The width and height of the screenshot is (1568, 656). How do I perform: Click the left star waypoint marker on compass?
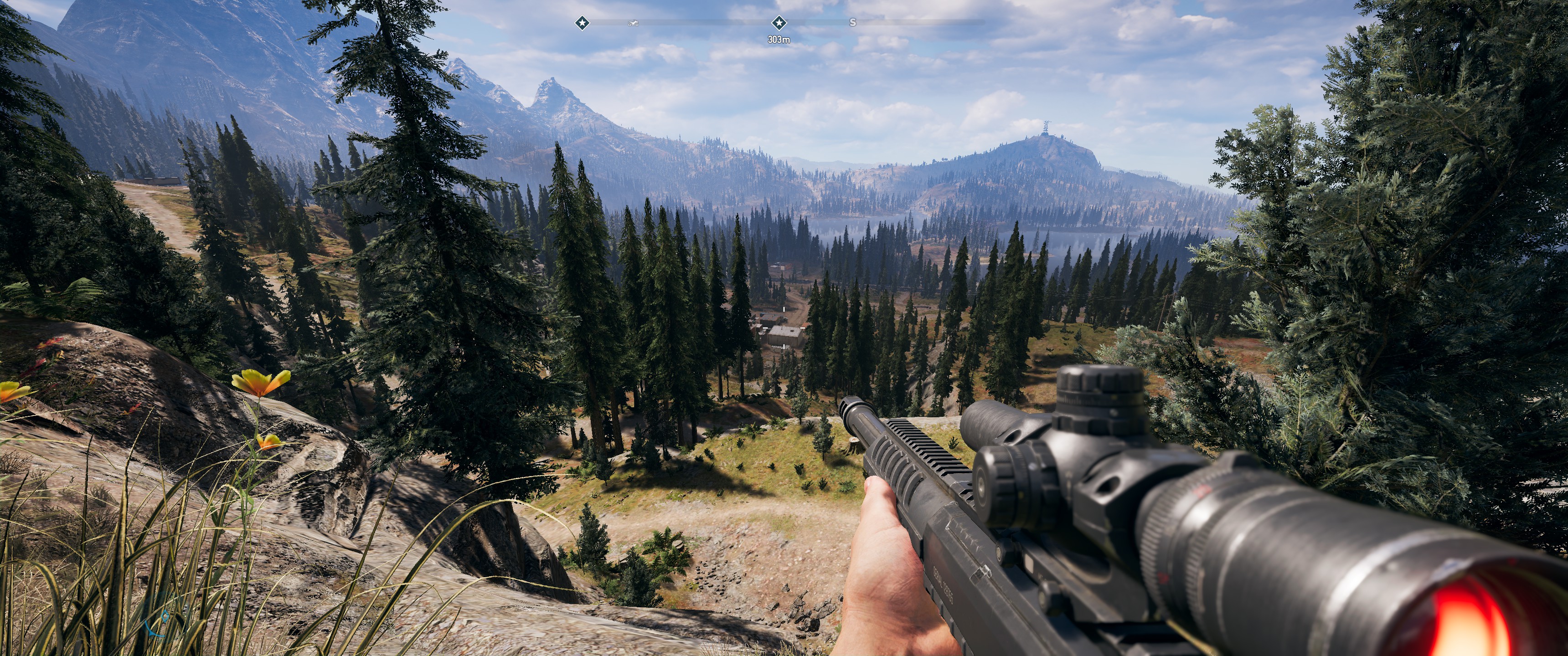583,23
